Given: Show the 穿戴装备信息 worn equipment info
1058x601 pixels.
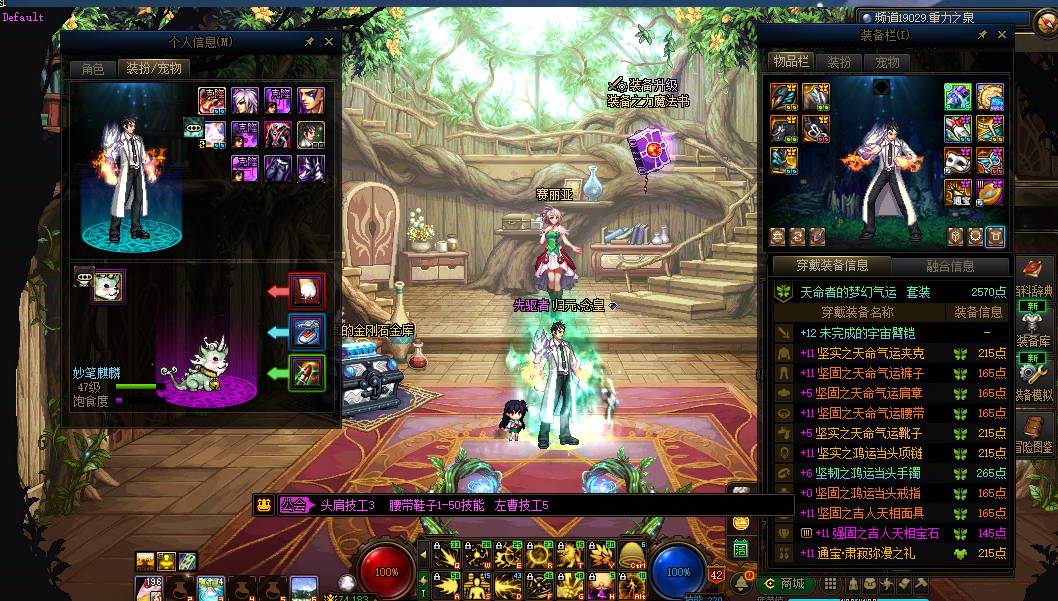Looking at the screenshot, I should [831, 265].
